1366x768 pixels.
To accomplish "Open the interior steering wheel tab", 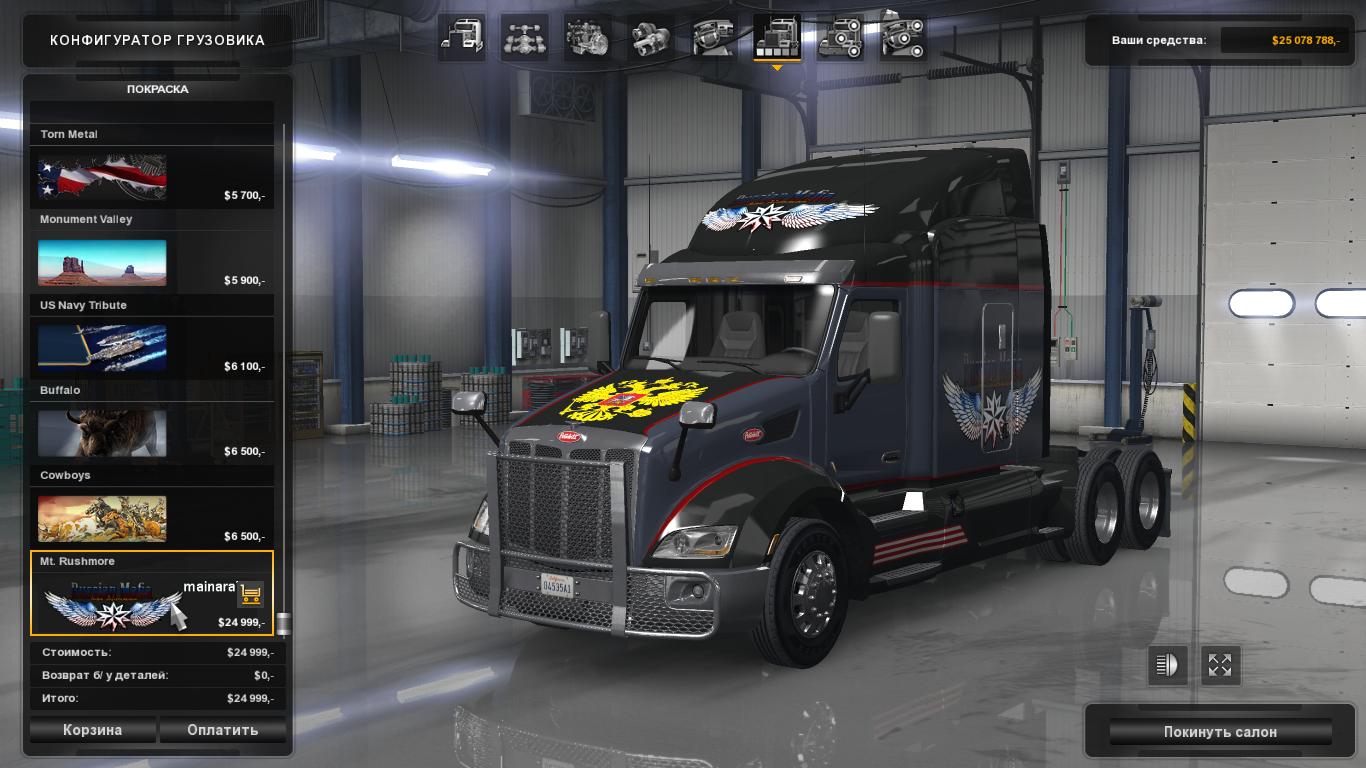I will 714,38.
